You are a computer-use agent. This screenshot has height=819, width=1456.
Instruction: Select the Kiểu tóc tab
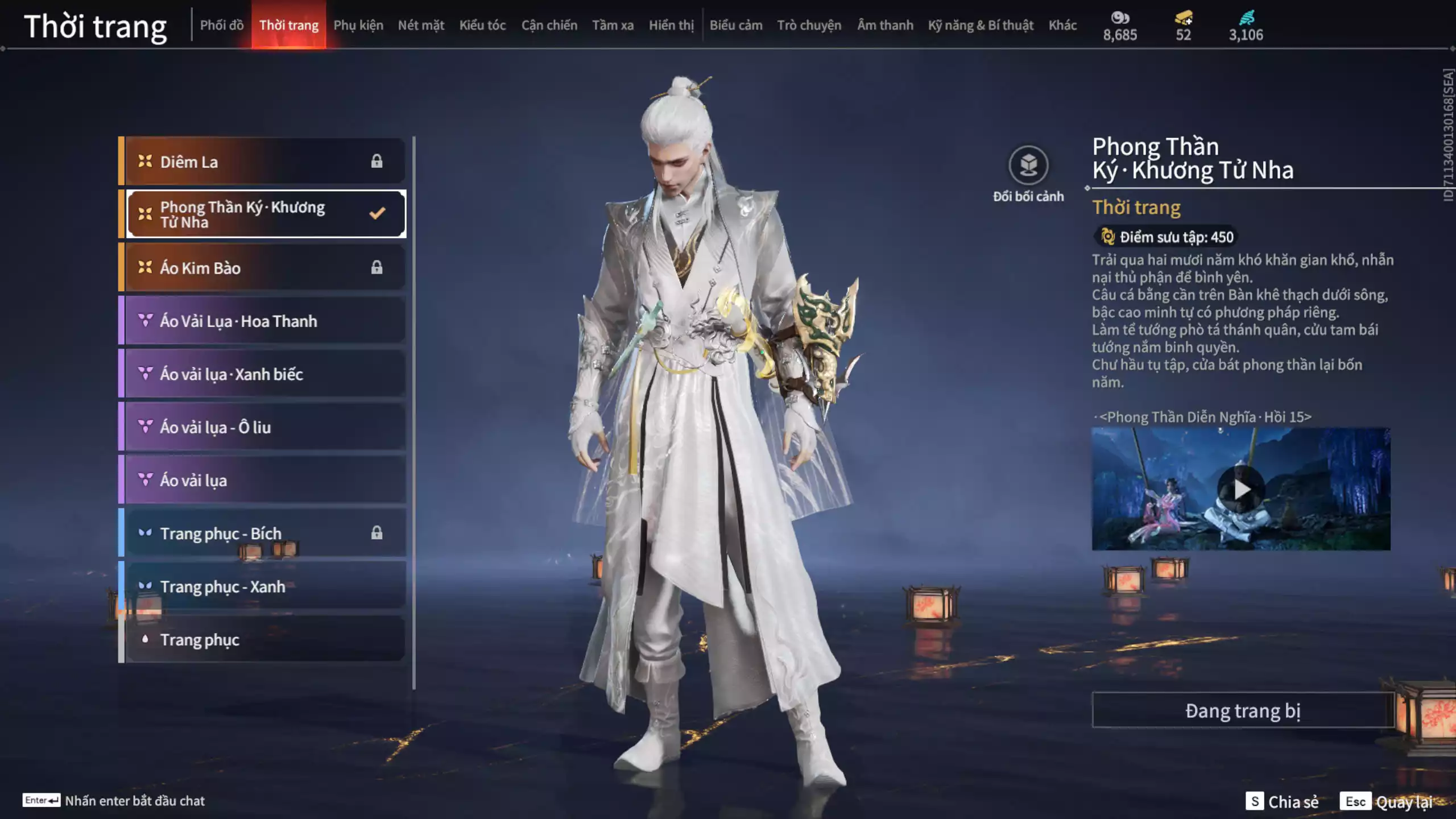pyautogui.click(x=482, y=25)
